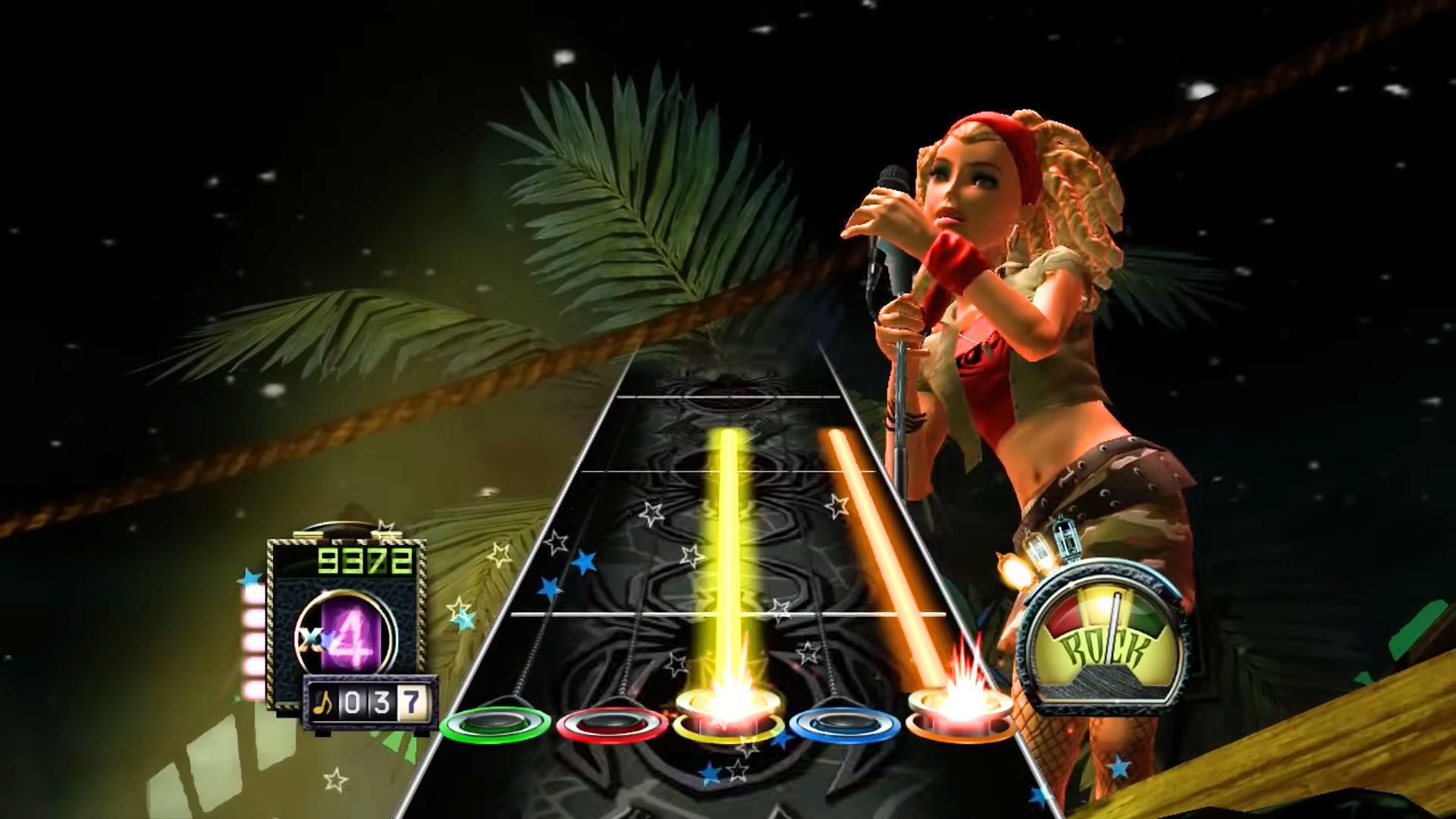
Task: Hit the green fret button
Action: (494, 724)
